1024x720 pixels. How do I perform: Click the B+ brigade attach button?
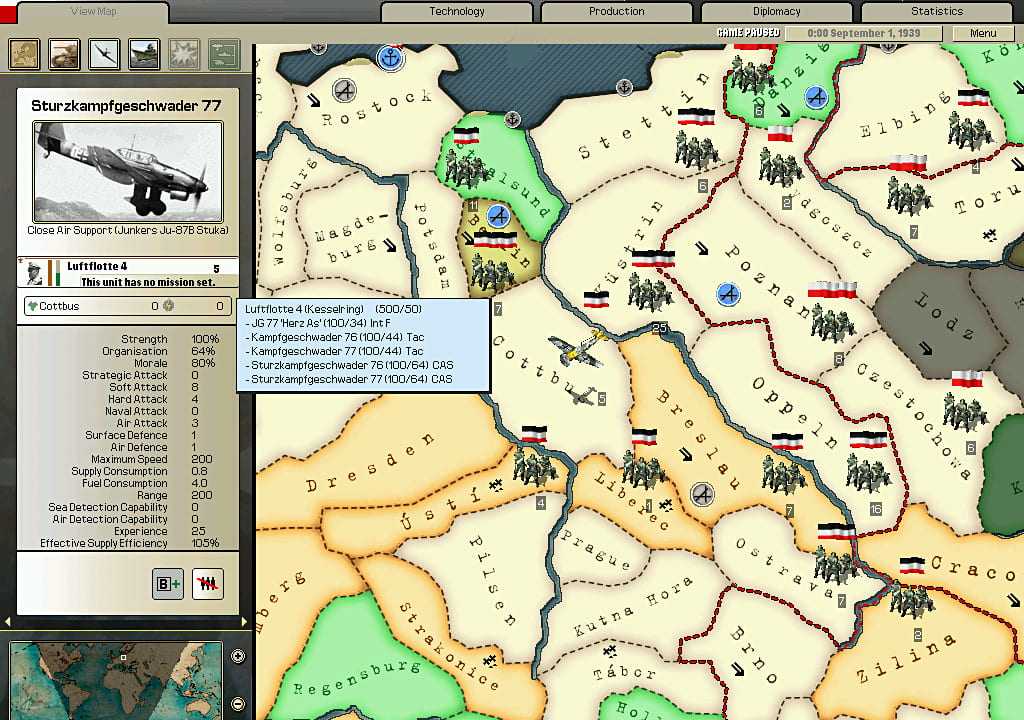(168, 585)
